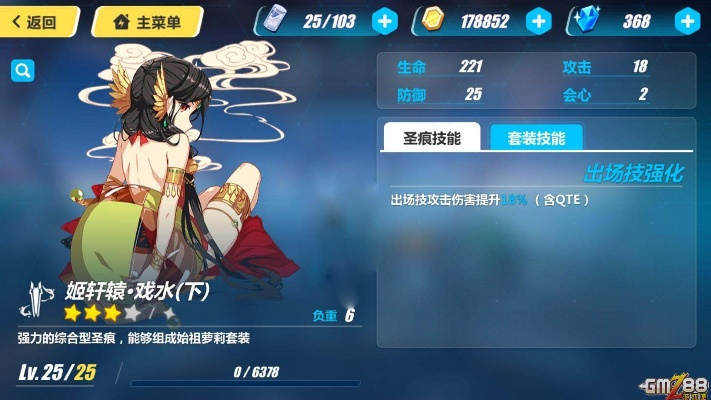Image resolution: width=711 pixels, height=400 pixels.
Task: Switch to the 套装技能 tab
Action: [535, 138]
